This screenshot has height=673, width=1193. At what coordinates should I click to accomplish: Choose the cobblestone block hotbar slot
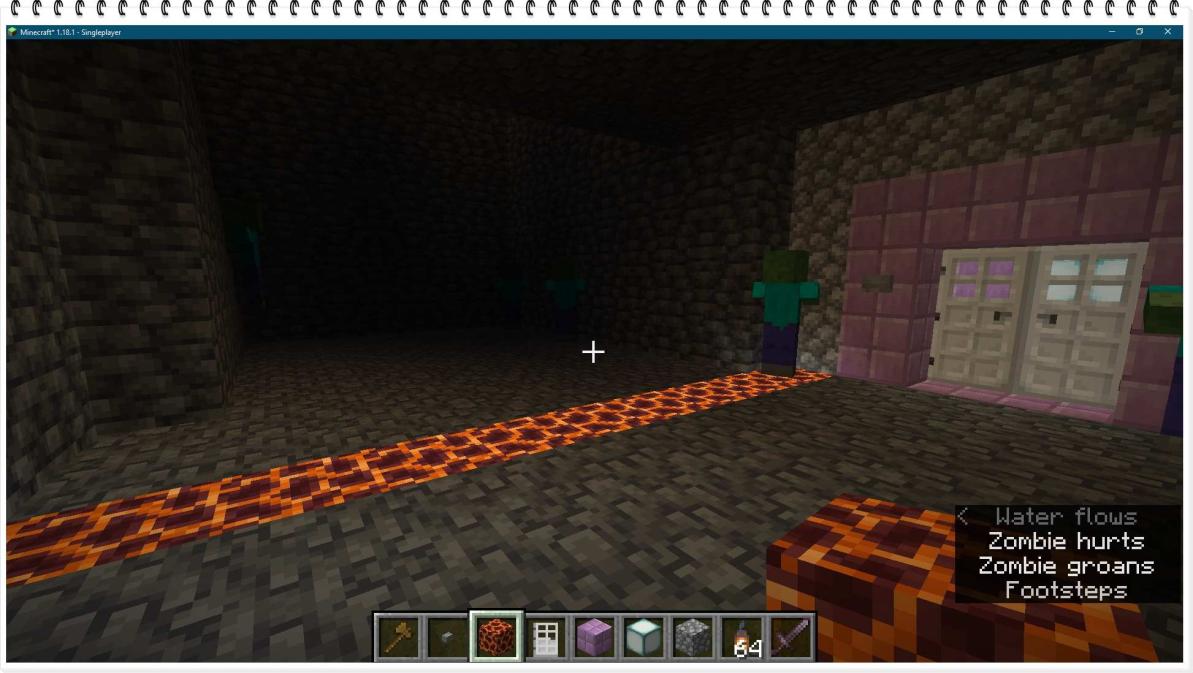coord(693,637)
